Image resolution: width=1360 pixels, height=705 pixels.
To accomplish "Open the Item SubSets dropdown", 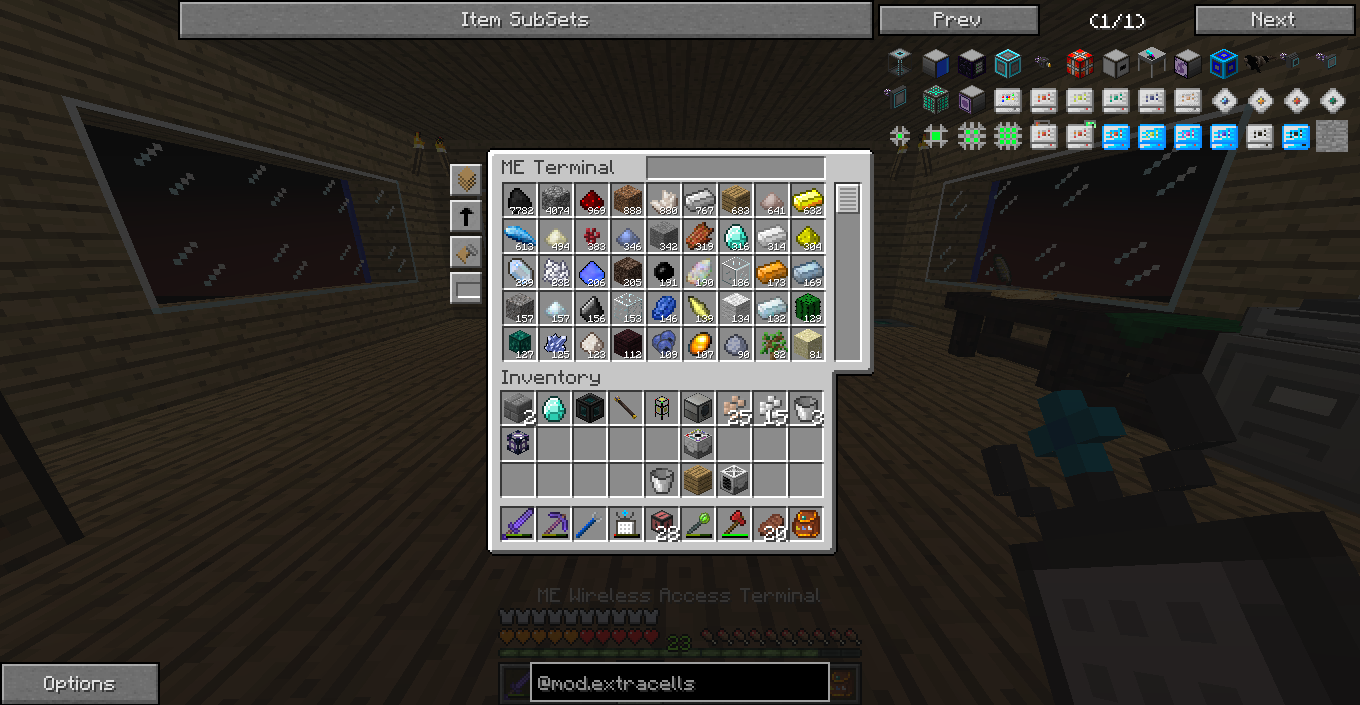I will tap(525, 20).
